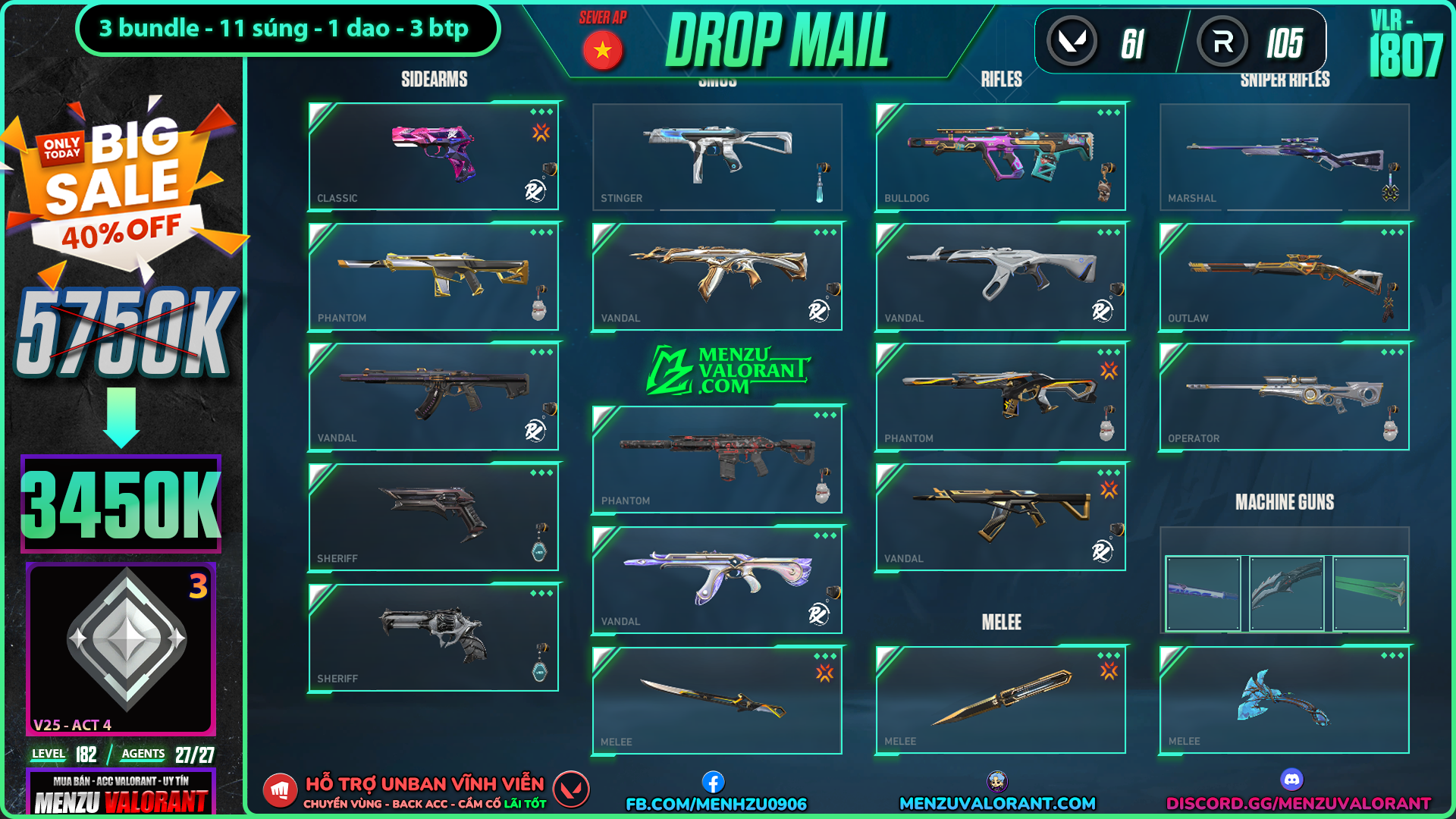
Task: Open the gold butterfly knife melee tile
Action: click(1000, 699)
